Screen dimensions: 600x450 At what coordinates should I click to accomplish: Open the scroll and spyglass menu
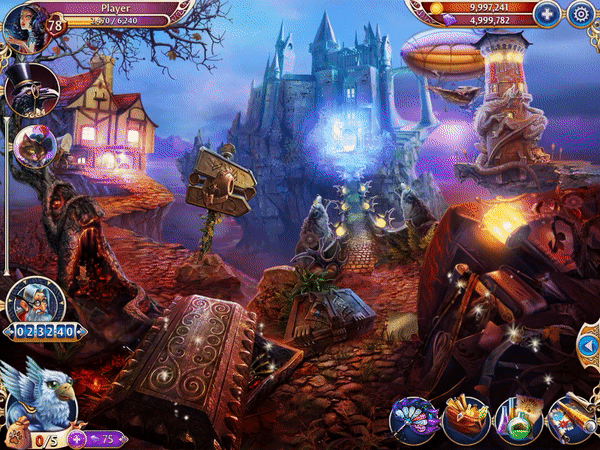click(x=572, y=420)
